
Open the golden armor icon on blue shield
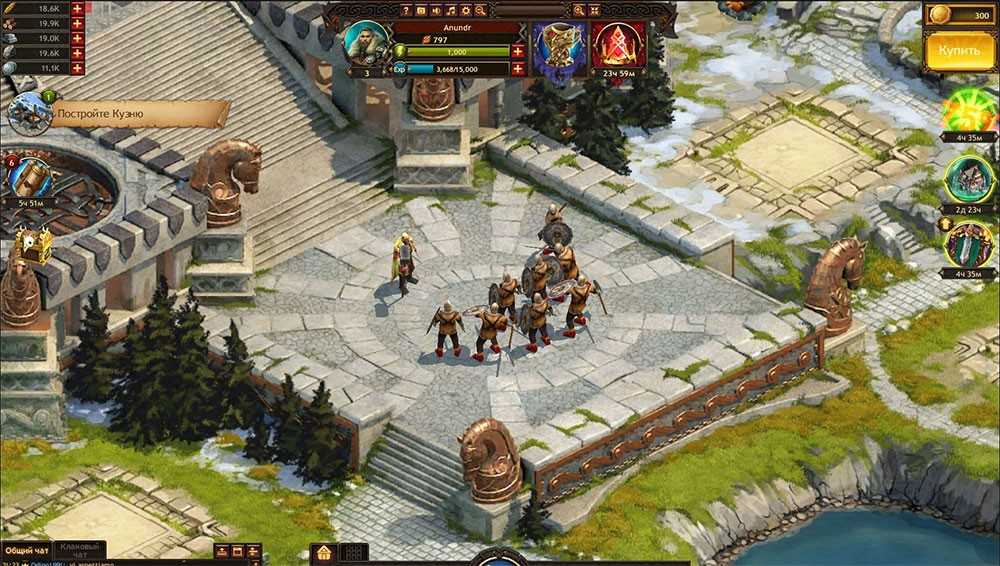coord(558,45)
